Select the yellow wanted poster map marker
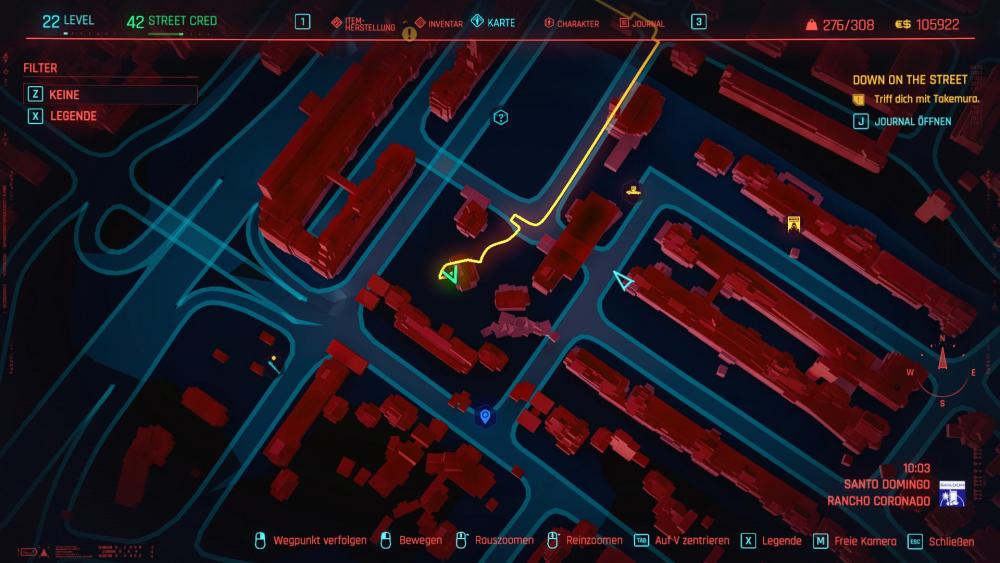The height and width of the screenshot is (563, 1000). [x=793, y=224]
